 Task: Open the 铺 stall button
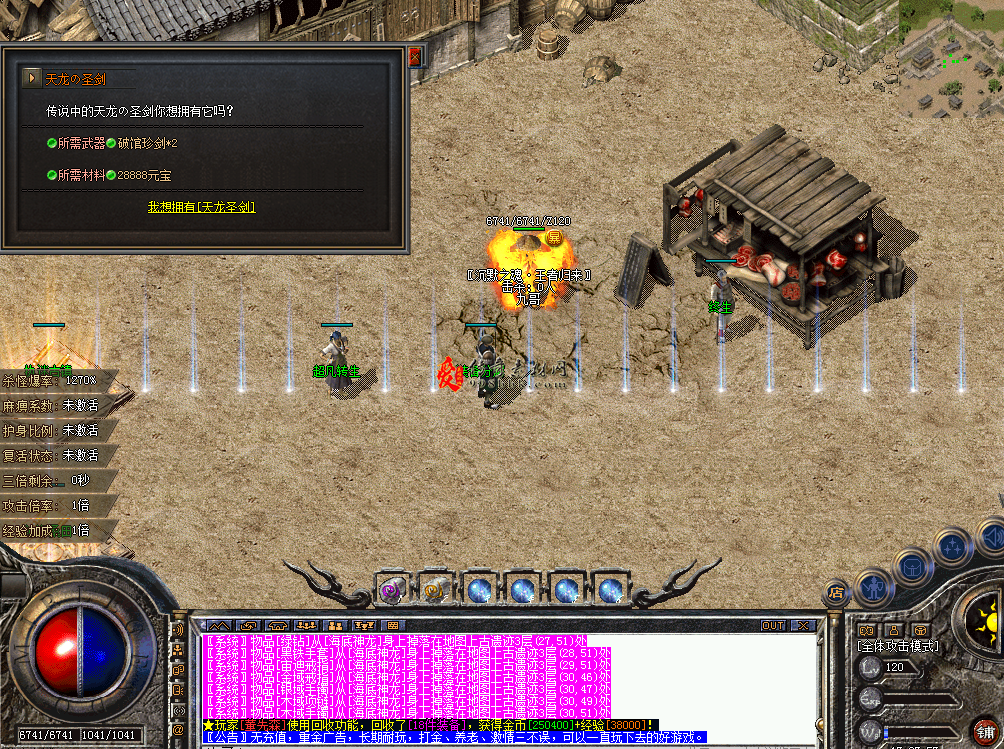tap(984, 731)
